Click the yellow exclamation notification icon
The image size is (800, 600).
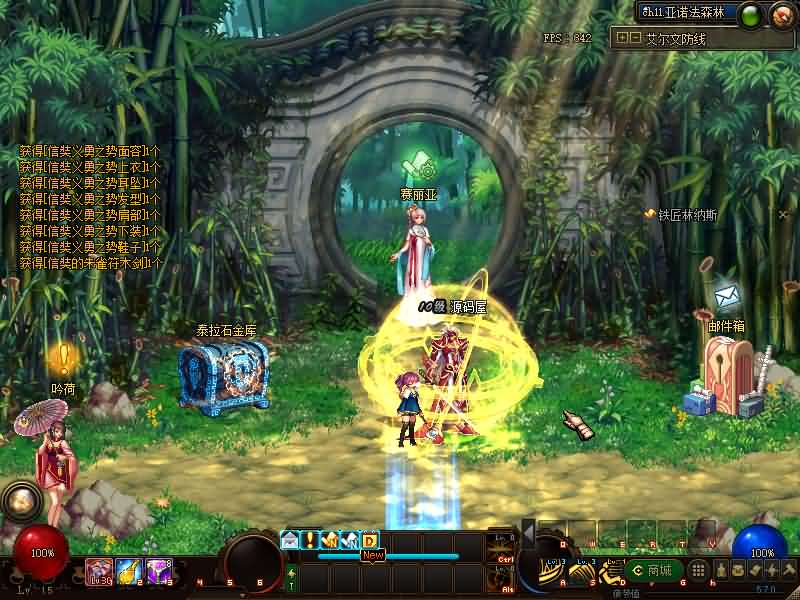(310, 539)
